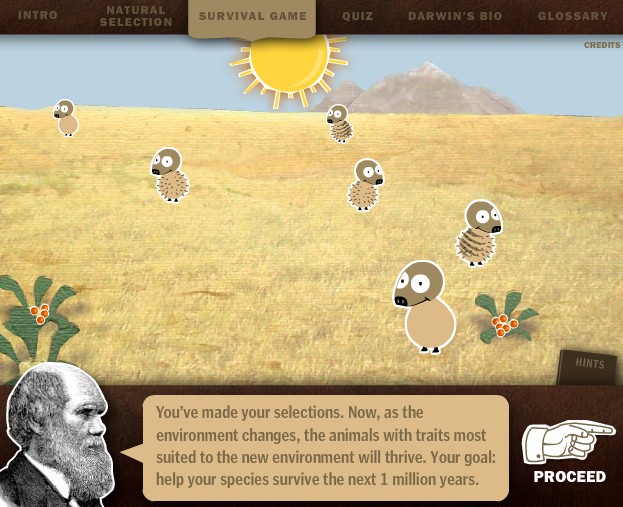This screenshot has height=507, width=623.
Task: Show the Glossary tab
Action: 572,16
